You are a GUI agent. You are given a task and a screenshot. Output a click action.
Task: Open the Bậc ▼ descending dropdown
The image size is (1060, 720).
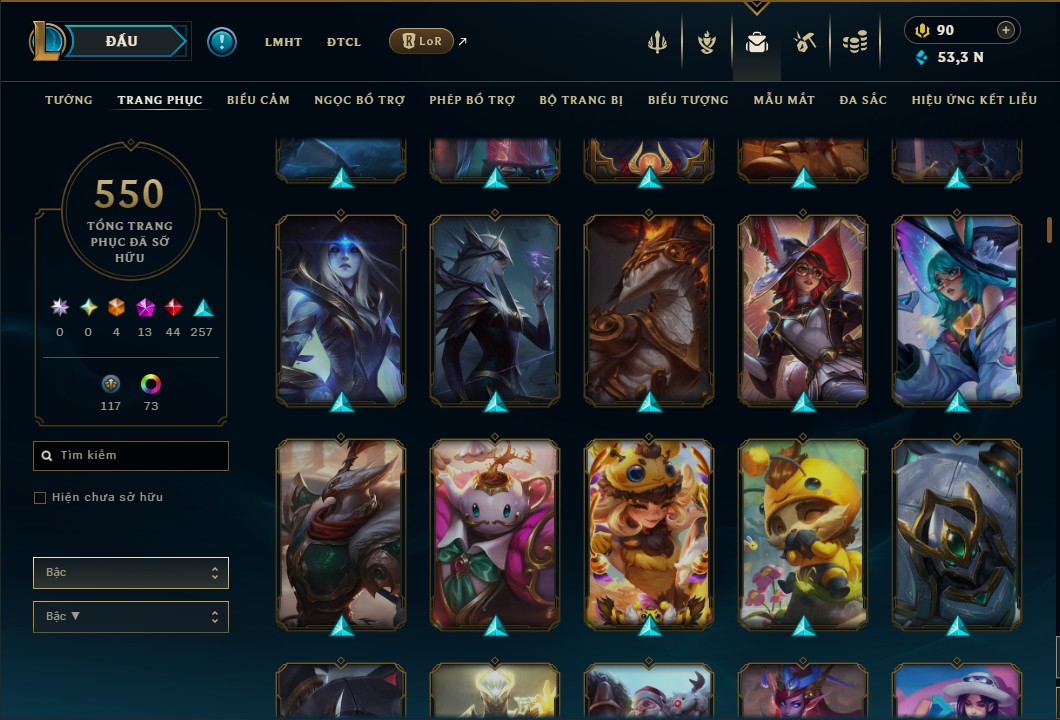coord(131,617)
